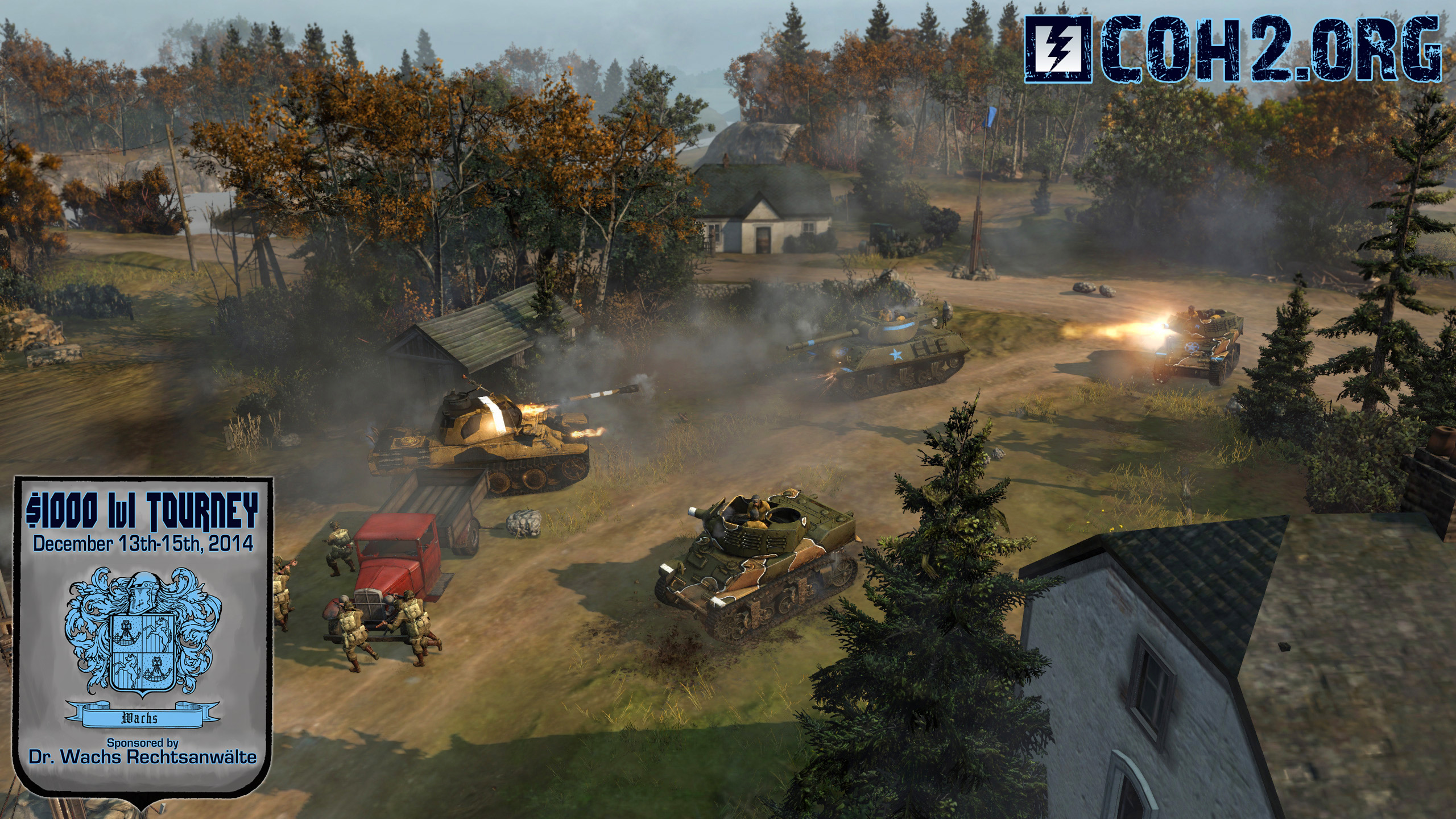The height and width of the screenshot is (819, 1456).
Task: Click the COH2.ORG logo
Action: (x=1234, y=50)
